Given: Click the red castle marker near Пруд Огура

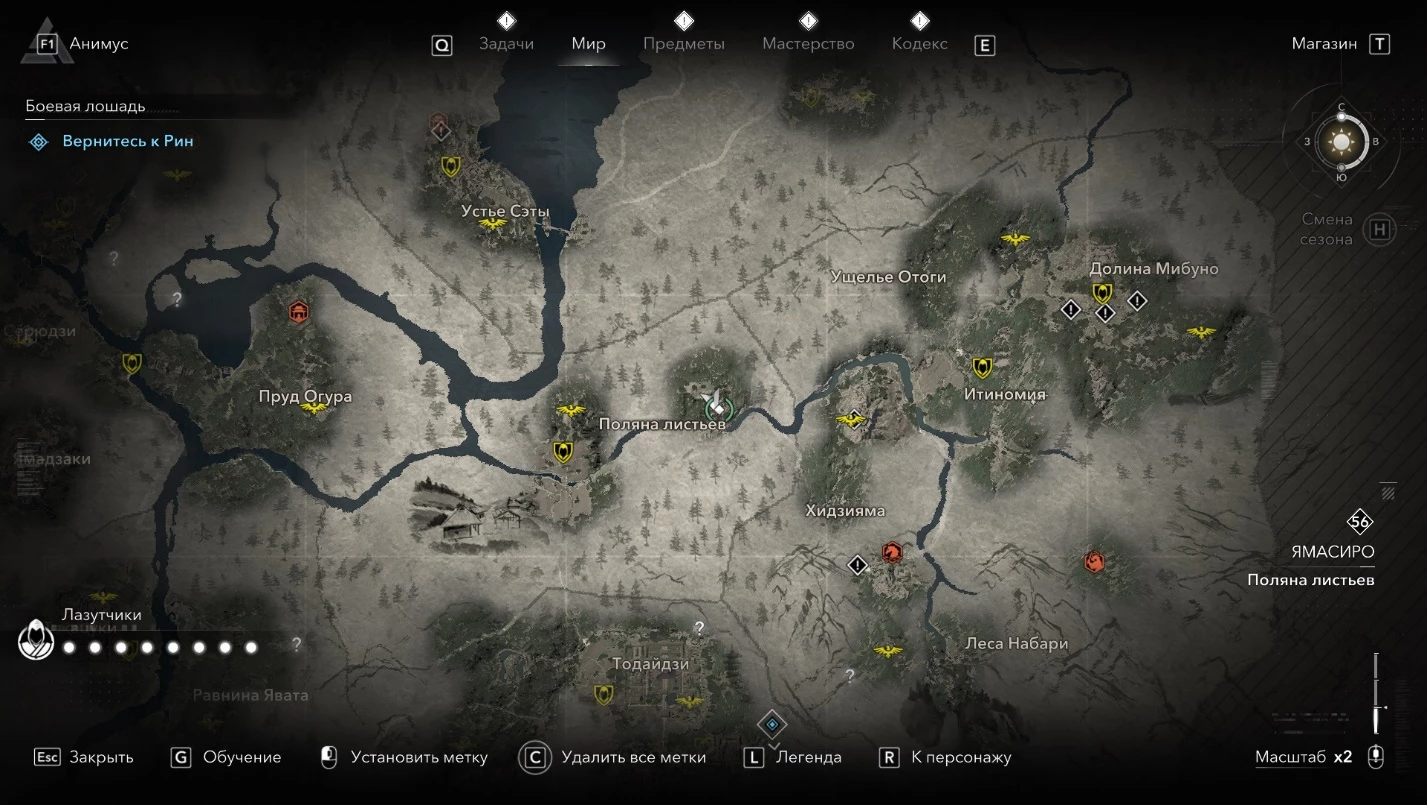Looking at the screenshot, I should point(297,313).
